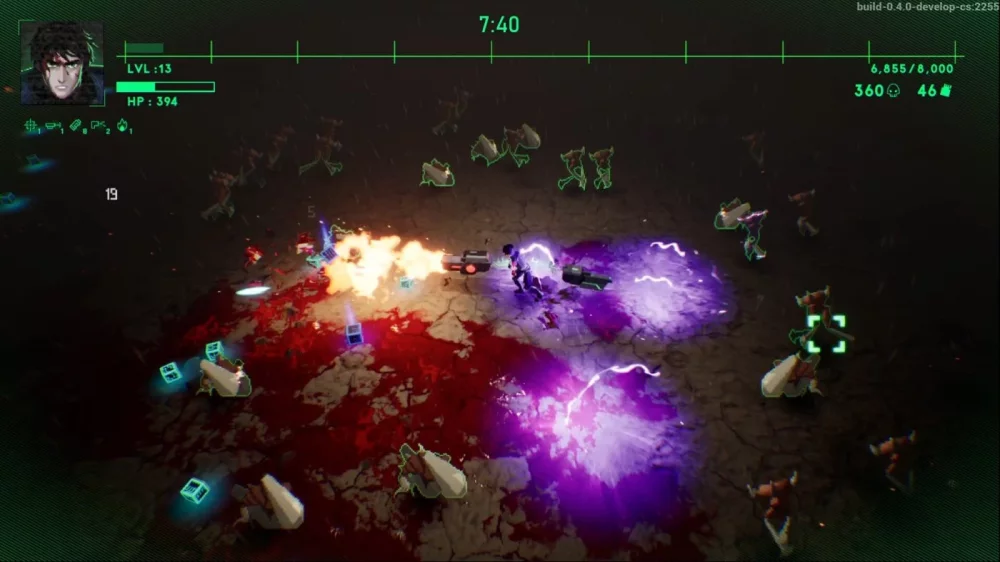Choose the ammo magazine upgrade icon
The height and width of the screenshot is (562, 1000).
(x=76, y=126)
